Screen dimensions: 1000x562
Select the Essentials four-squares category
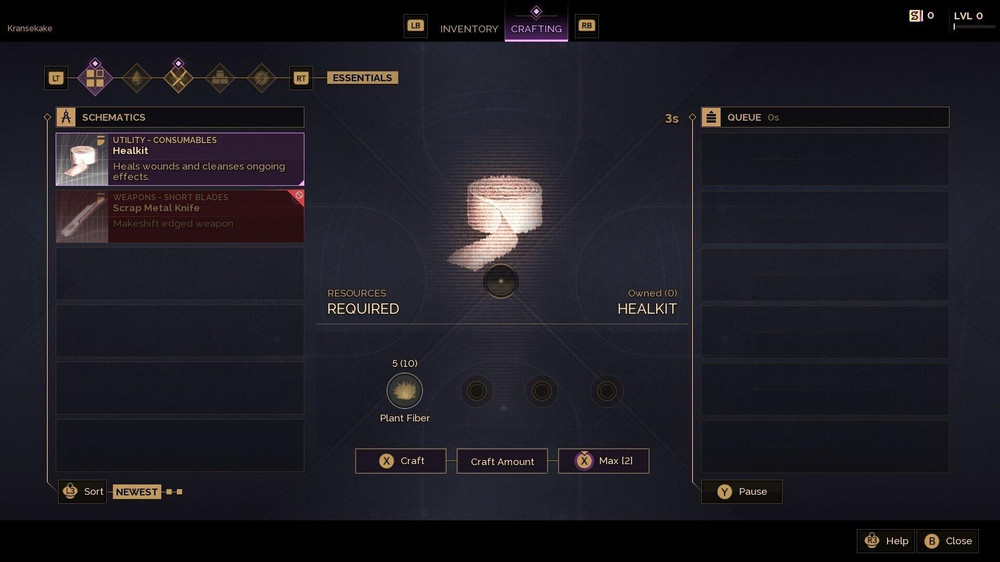[95, 77]
